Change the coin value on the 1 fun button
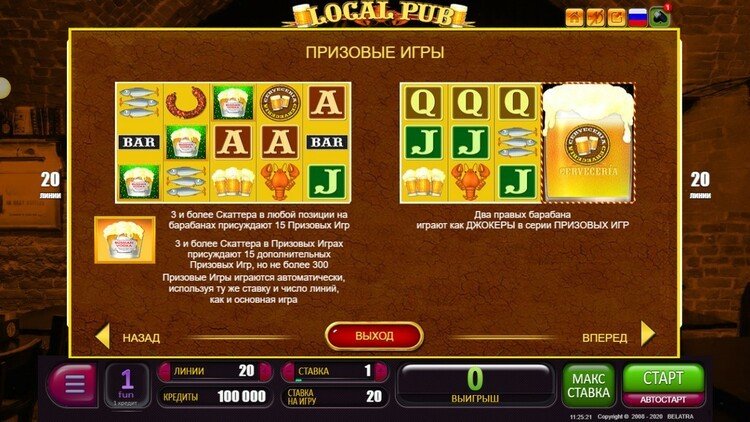This screenshot has width=750, height=422. tap(127, 385)
